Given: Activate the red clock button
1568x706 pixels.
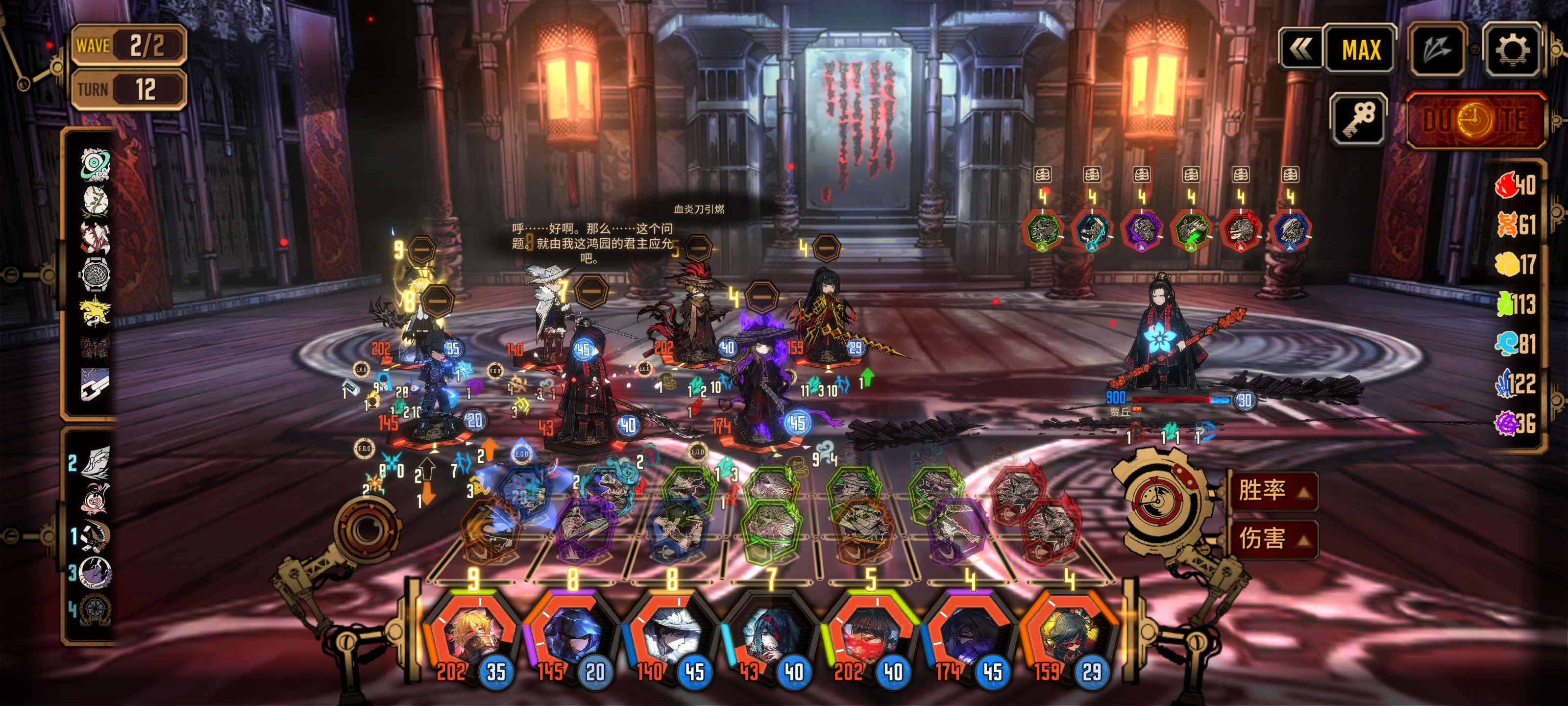Looking at the screenshot, I should point(1475,120).
